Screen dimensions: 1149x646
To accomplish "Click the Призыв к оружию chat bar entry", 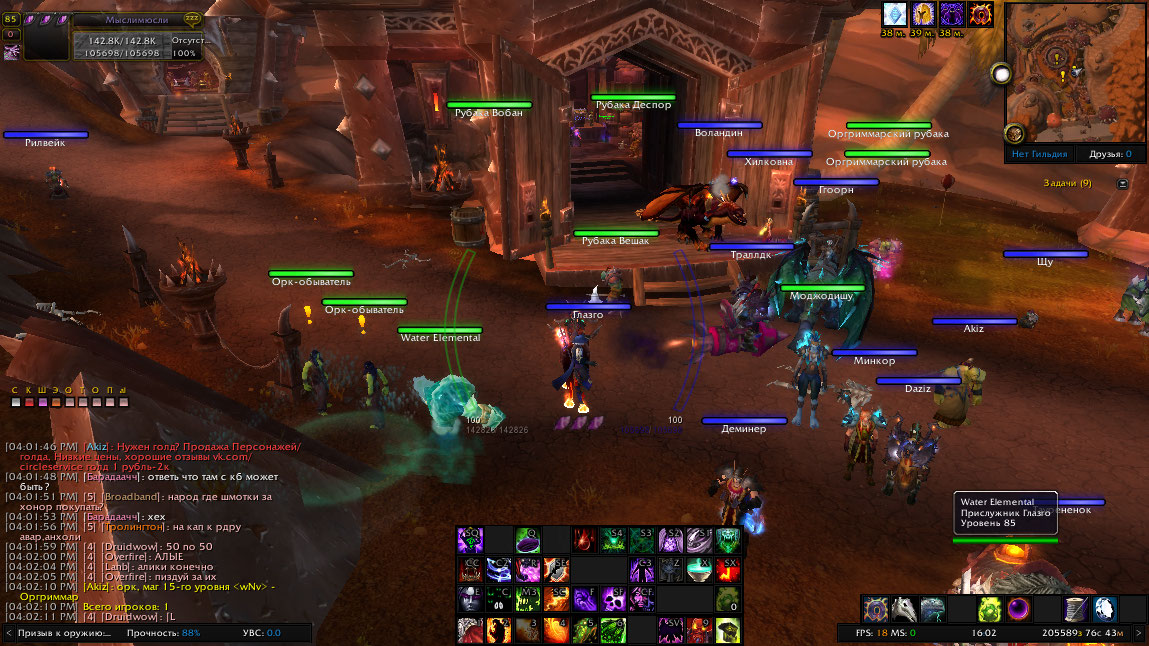I will click(x=64, y=633).
